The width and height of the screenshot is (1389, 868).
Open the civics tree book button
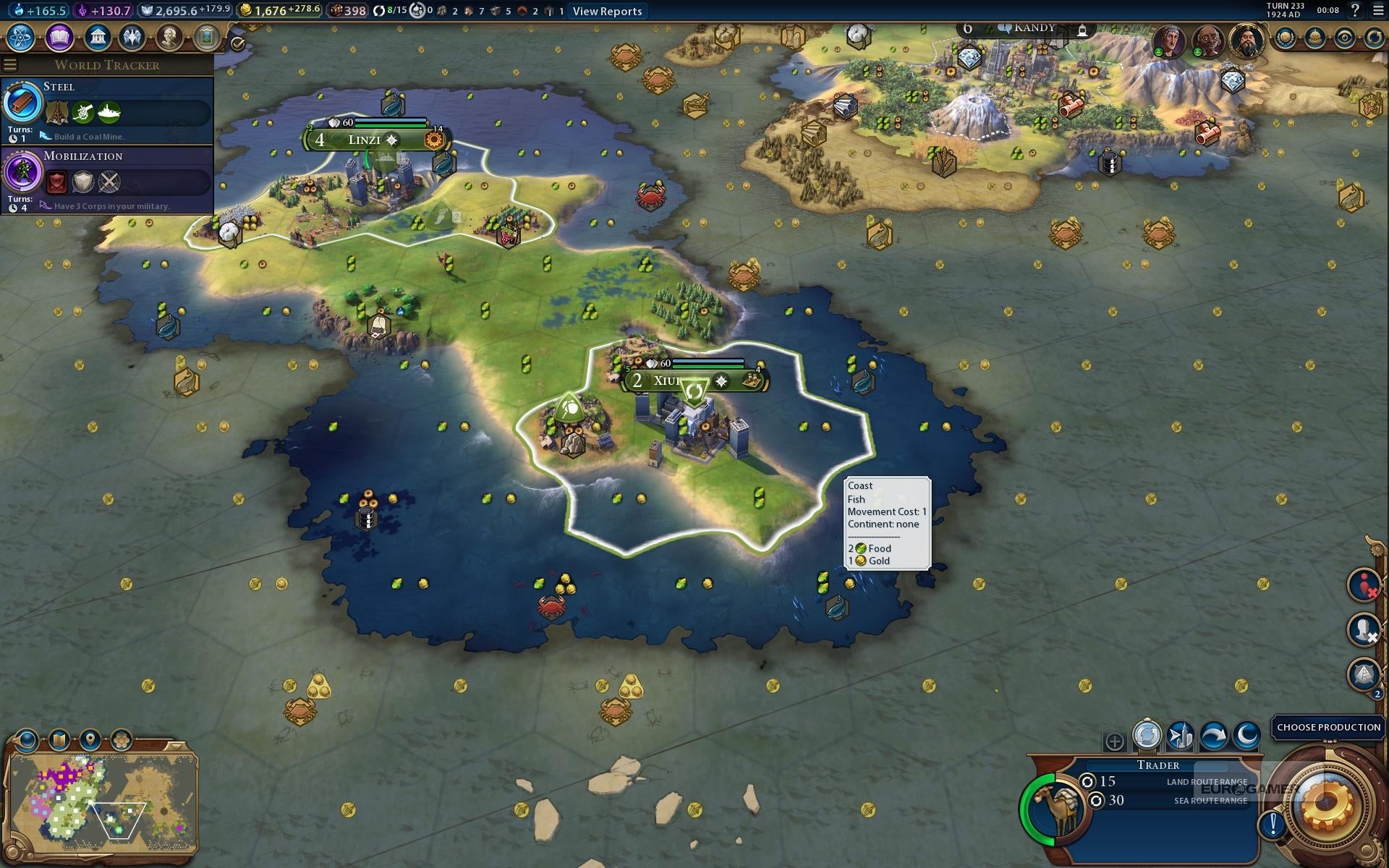pyautogui.click(x=59, y=37)
